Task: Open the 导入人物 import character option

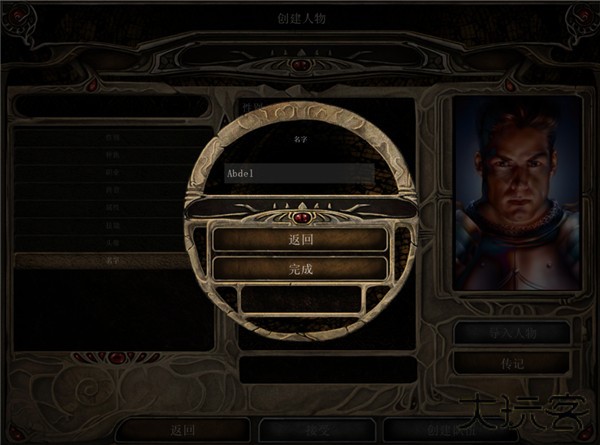Action: tap(513, 333)
